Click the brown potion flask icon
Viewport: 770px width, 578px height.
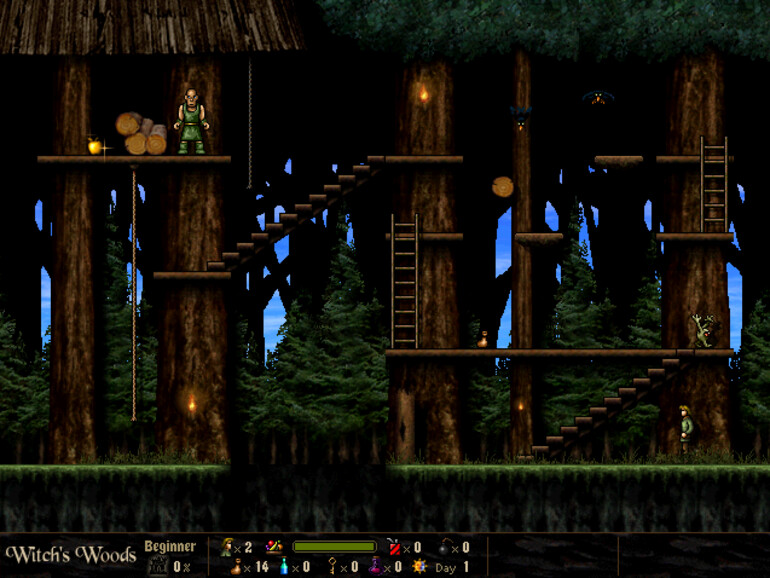(x=235, y=567)
